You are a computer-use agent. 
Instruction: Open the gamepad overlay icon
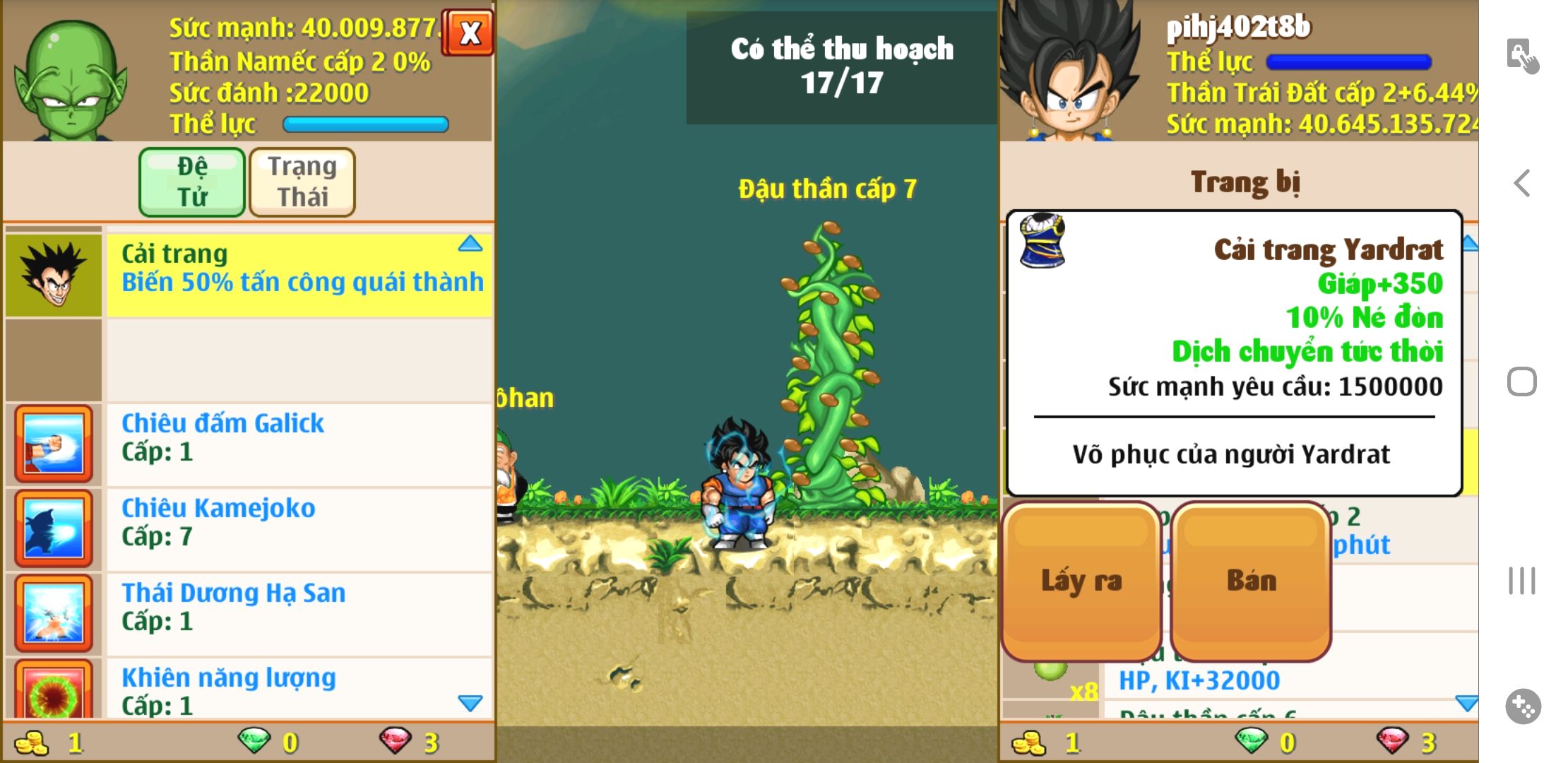tap(1523, 706)
